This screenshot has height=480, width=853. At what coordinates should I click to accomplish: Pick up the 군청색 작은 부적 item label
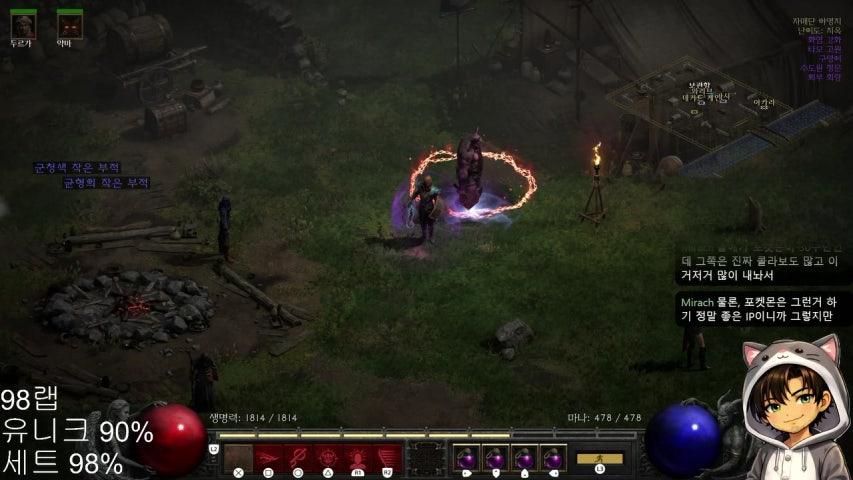coord(76,167)
